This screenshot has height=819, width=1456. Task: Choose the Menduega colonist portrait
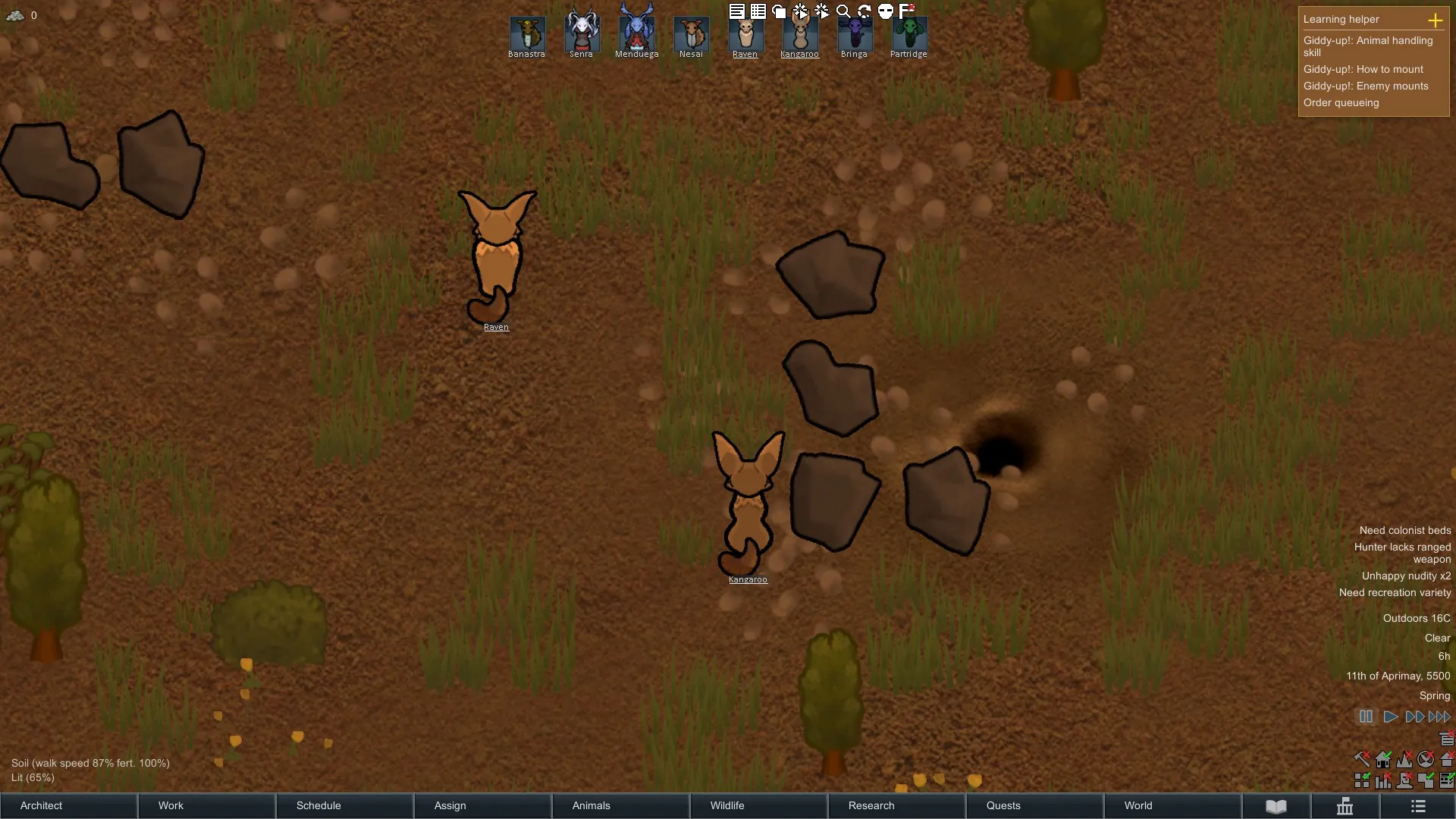point(636,34)
